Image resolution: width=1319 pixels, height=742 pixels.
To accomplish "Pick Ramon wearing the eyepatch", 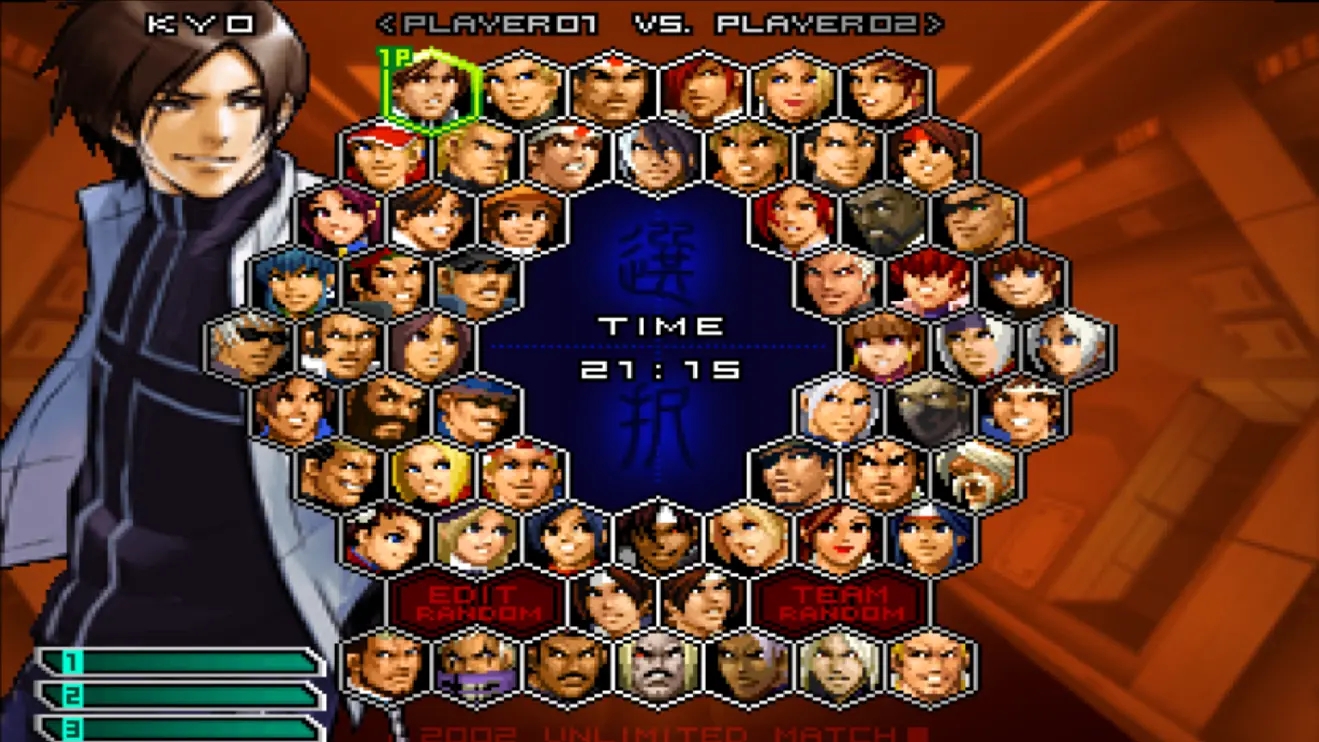I will tap(977, 219).
